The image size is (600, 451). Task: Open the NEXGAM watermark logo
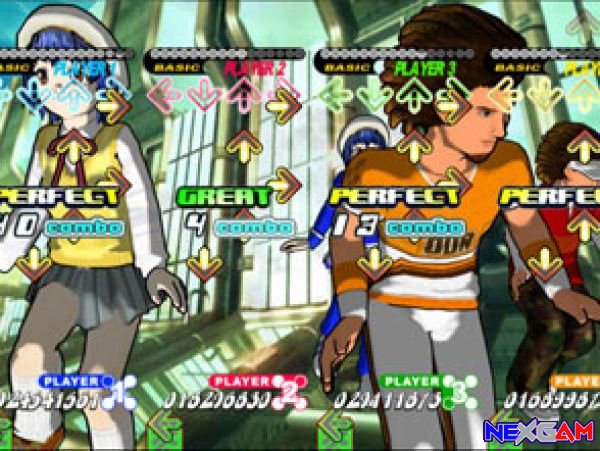540,432
